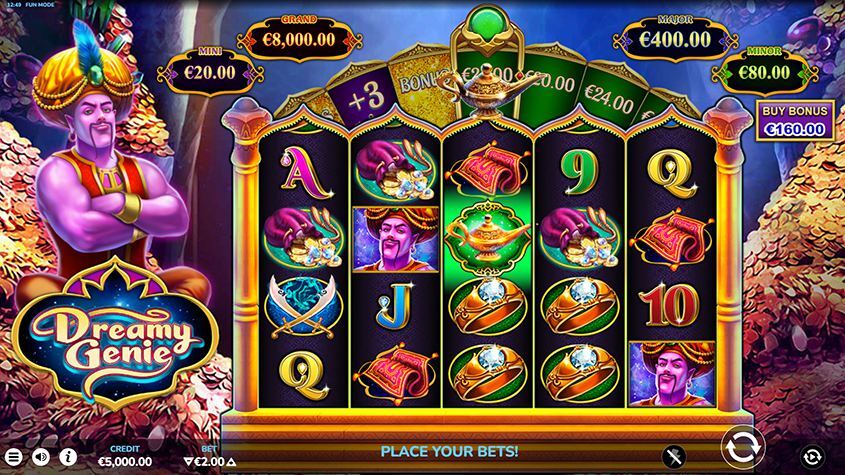
Task: Buy the bonus for €160.00
Action: pos(794,120)
